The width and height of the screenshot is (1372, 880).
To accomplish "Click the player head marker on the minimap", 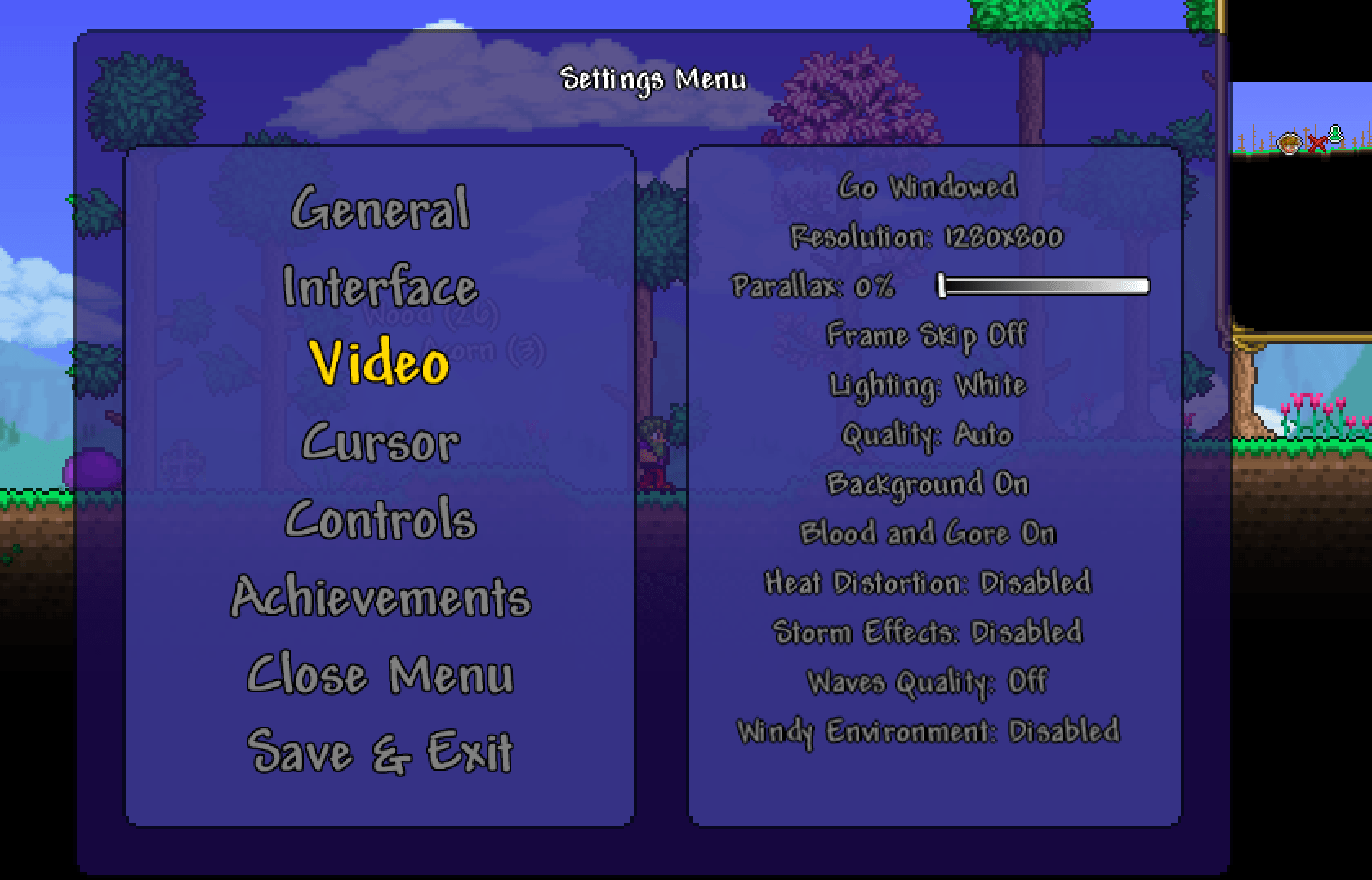I will [x=1289, y=141].
